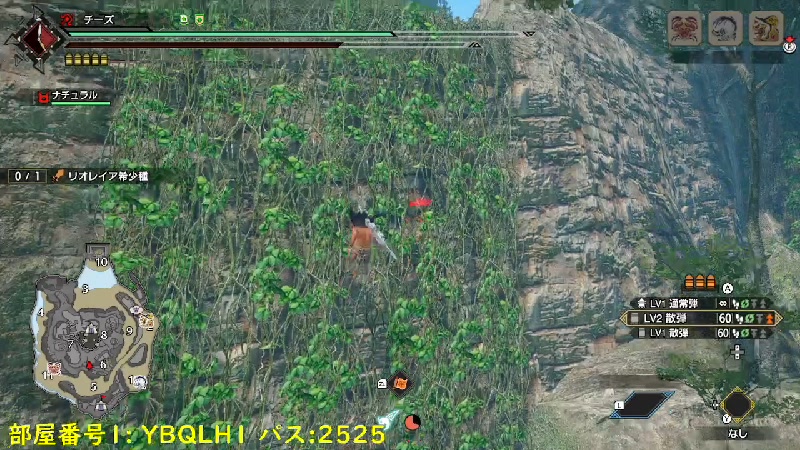
Task: Choose LV1 散弾 ammo row
Action: point(700,332)
